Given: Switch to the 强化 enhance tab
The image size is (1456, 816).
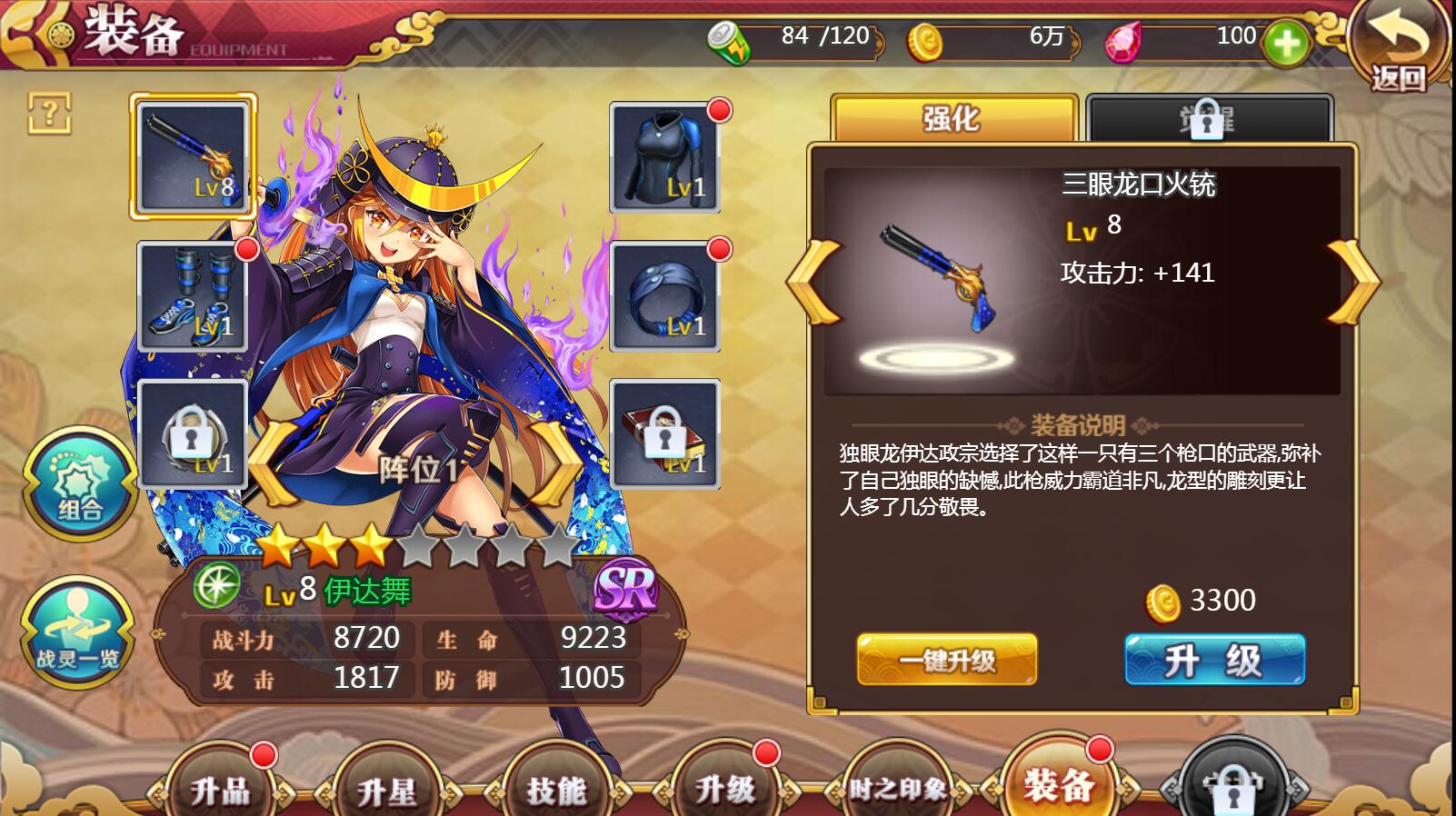Looking at the screenshot, I should pyautogui.click(x=953, y=118).
